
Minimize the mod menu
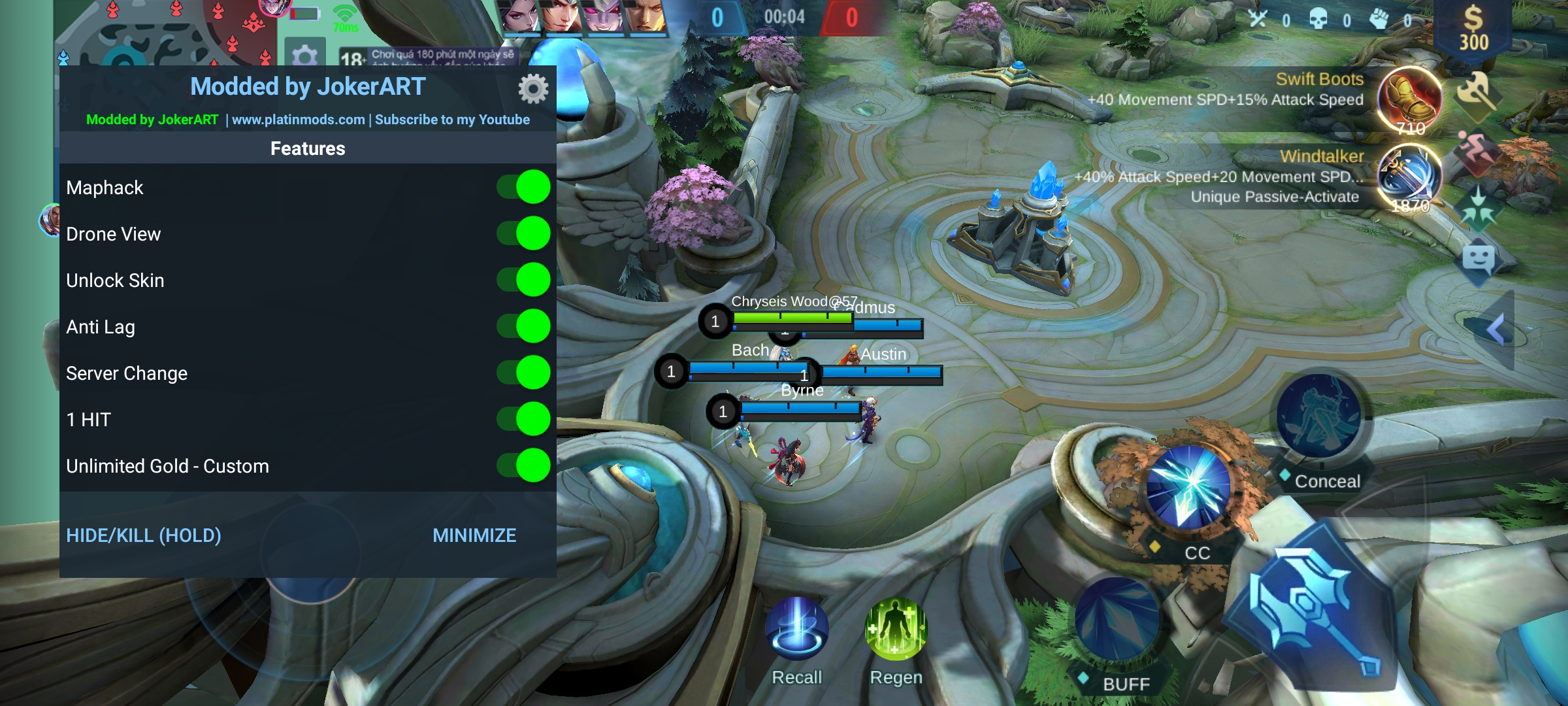(x=474, y=535)
